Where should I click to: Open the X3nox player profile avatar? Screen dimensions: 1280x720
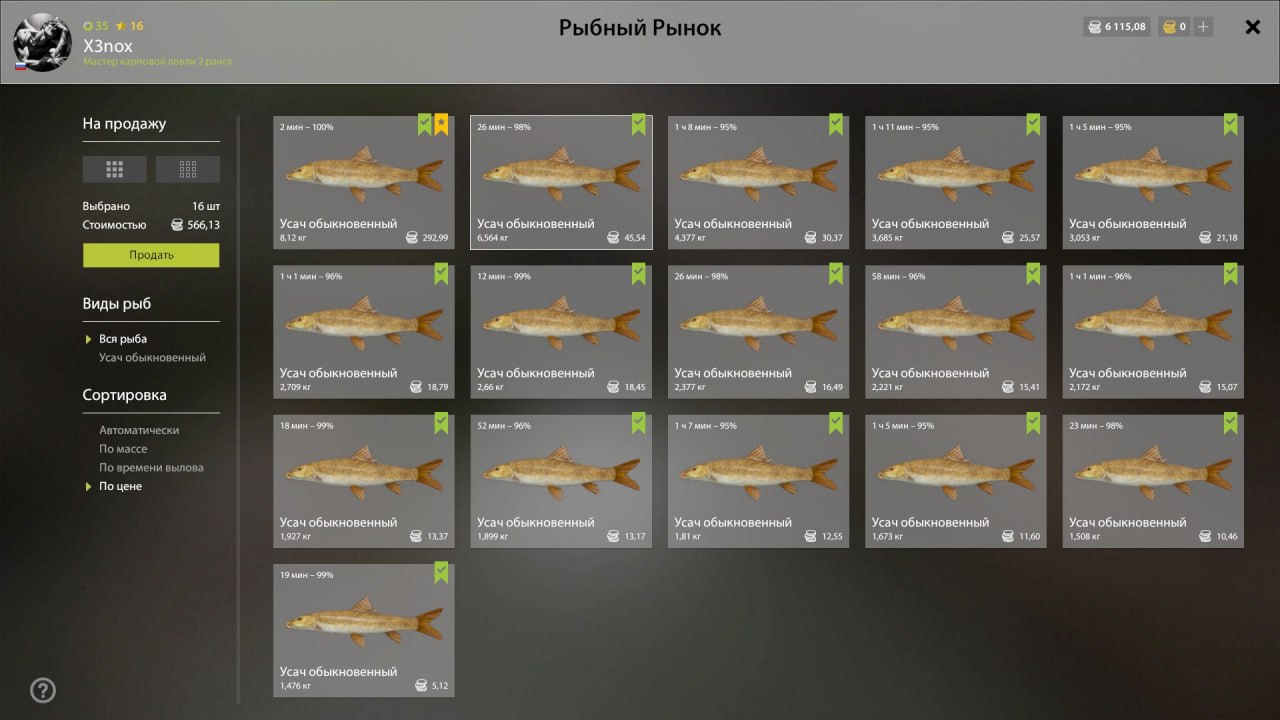[43, 43]
